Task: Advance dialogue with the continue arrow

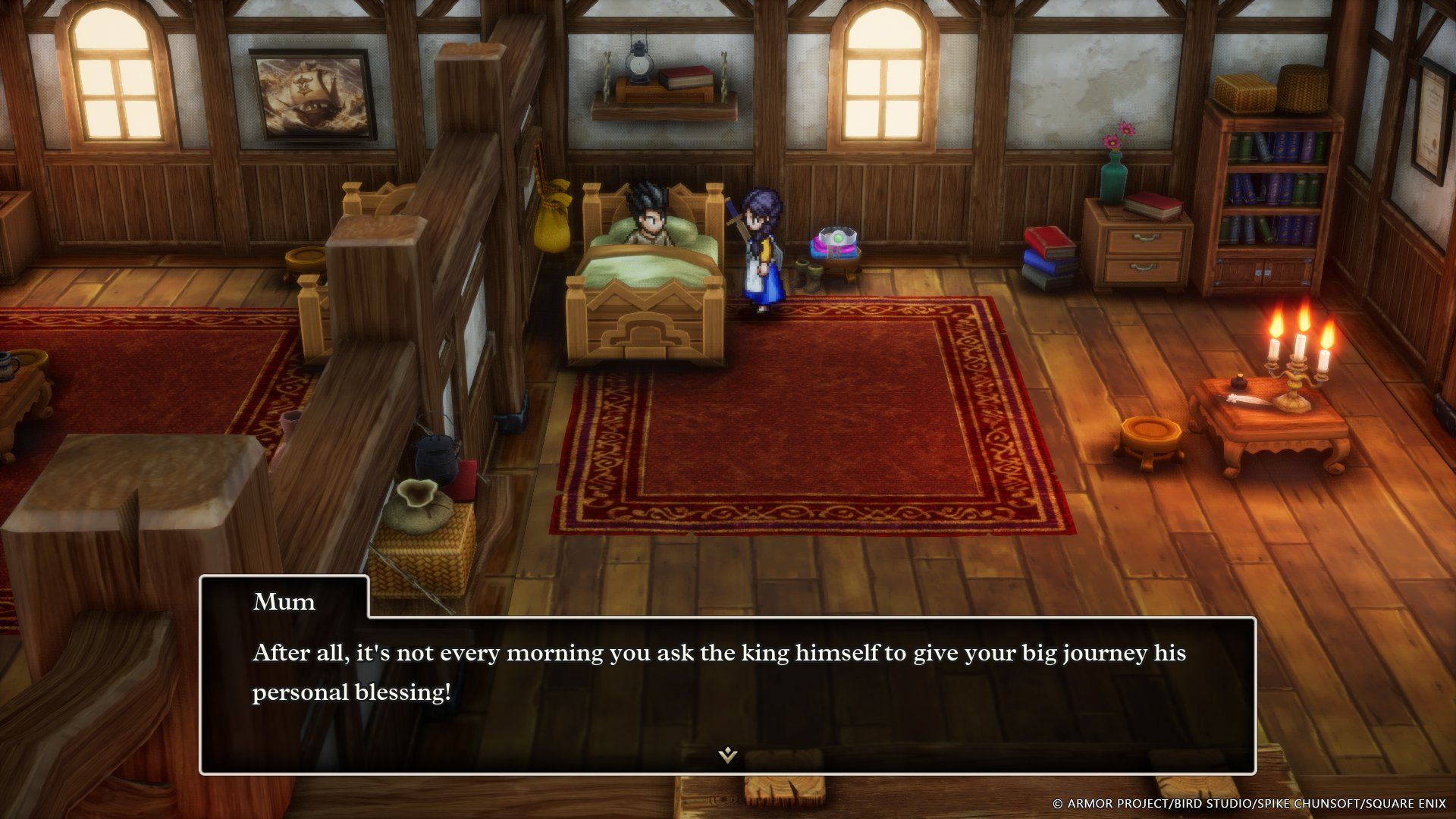Action: point(727,755)
